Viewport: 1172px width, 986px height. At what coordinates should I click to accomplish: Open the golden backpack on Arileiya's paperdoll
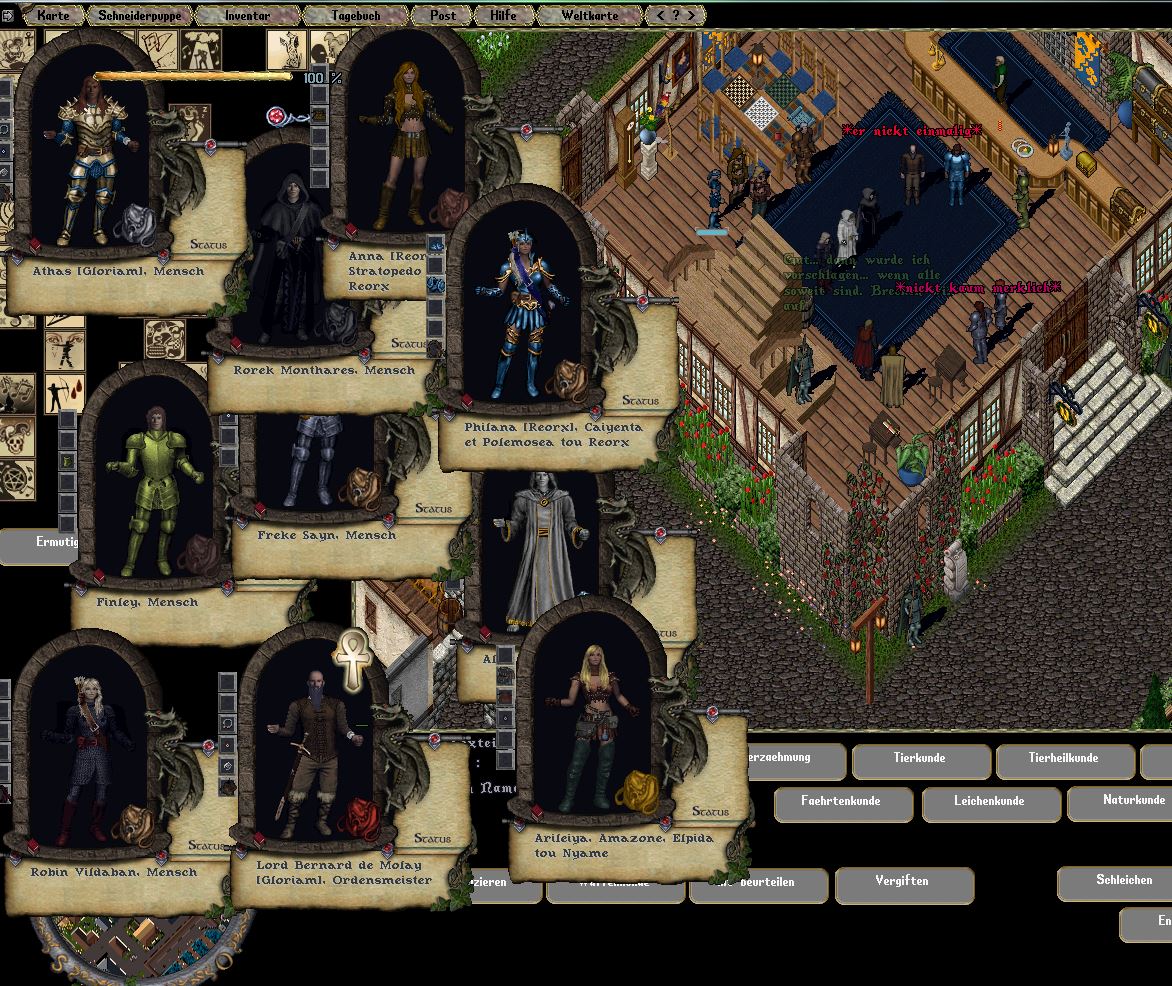[642, 792]
